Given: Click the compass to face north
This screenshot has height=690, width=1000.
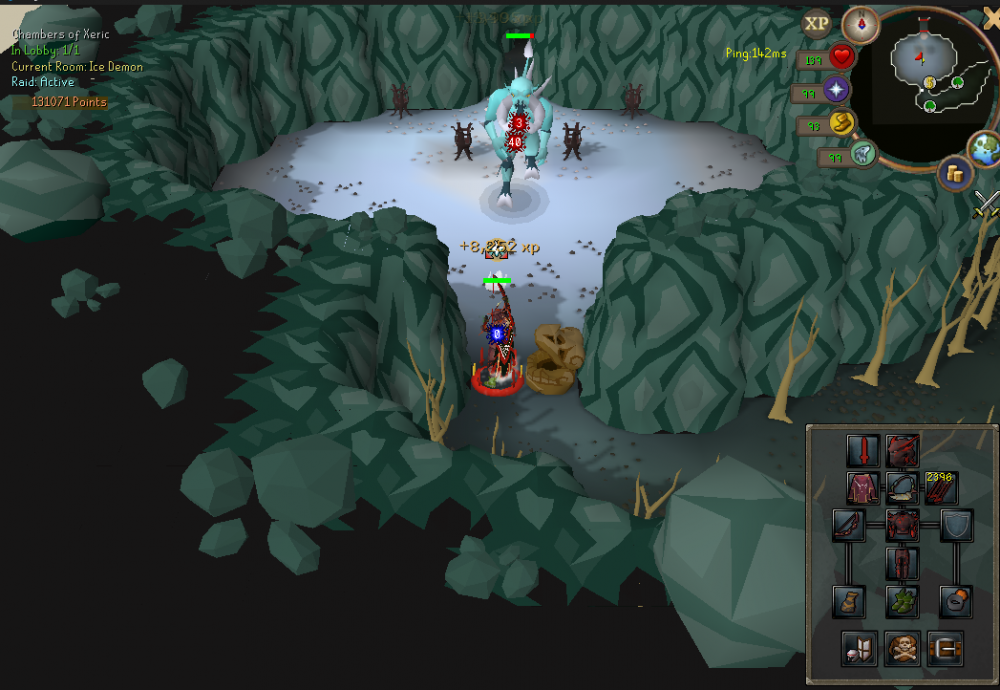Looking at the screenshot, I should point(859,22).
